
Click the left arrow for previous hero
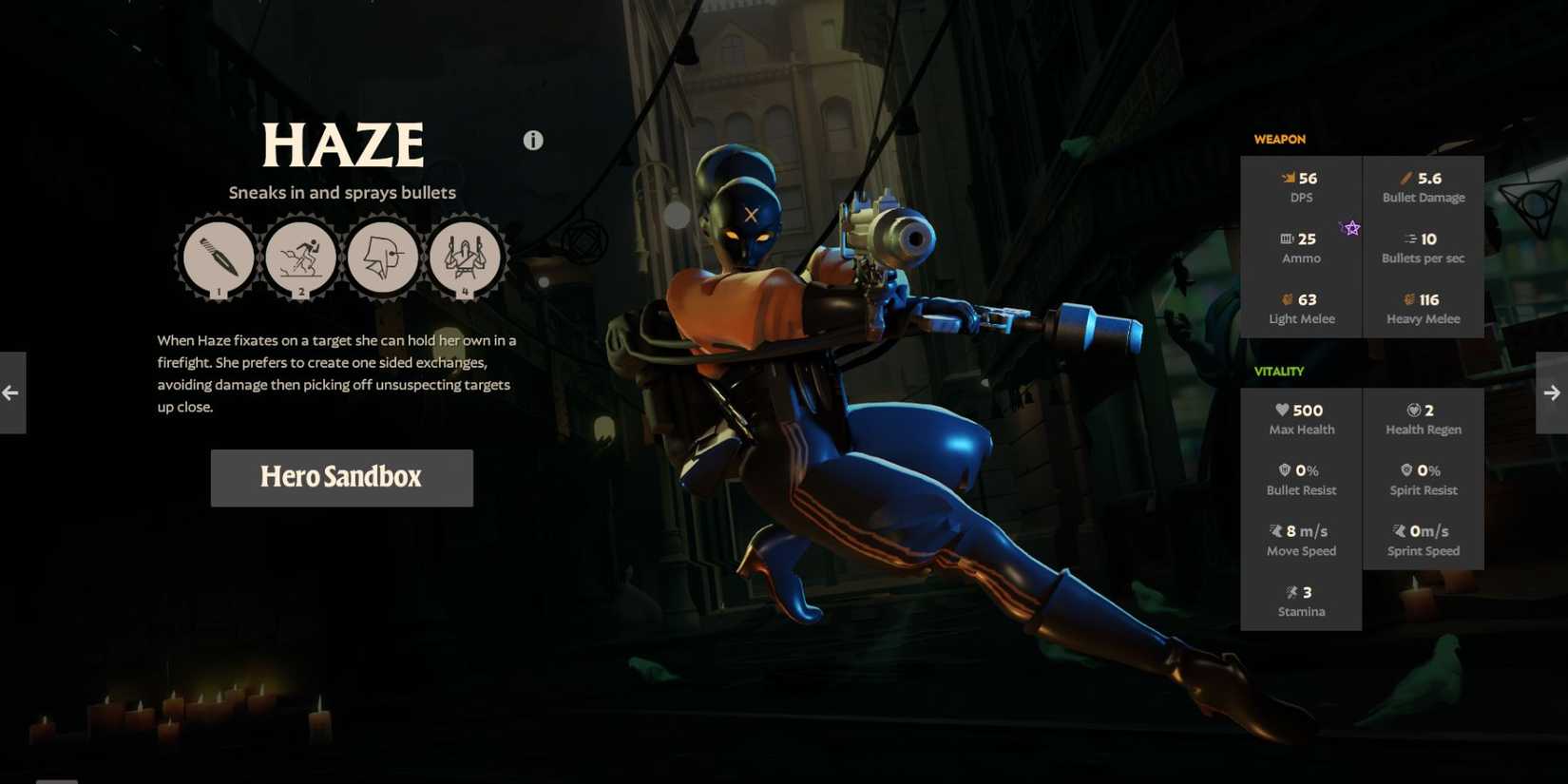[x=10, y=392]
